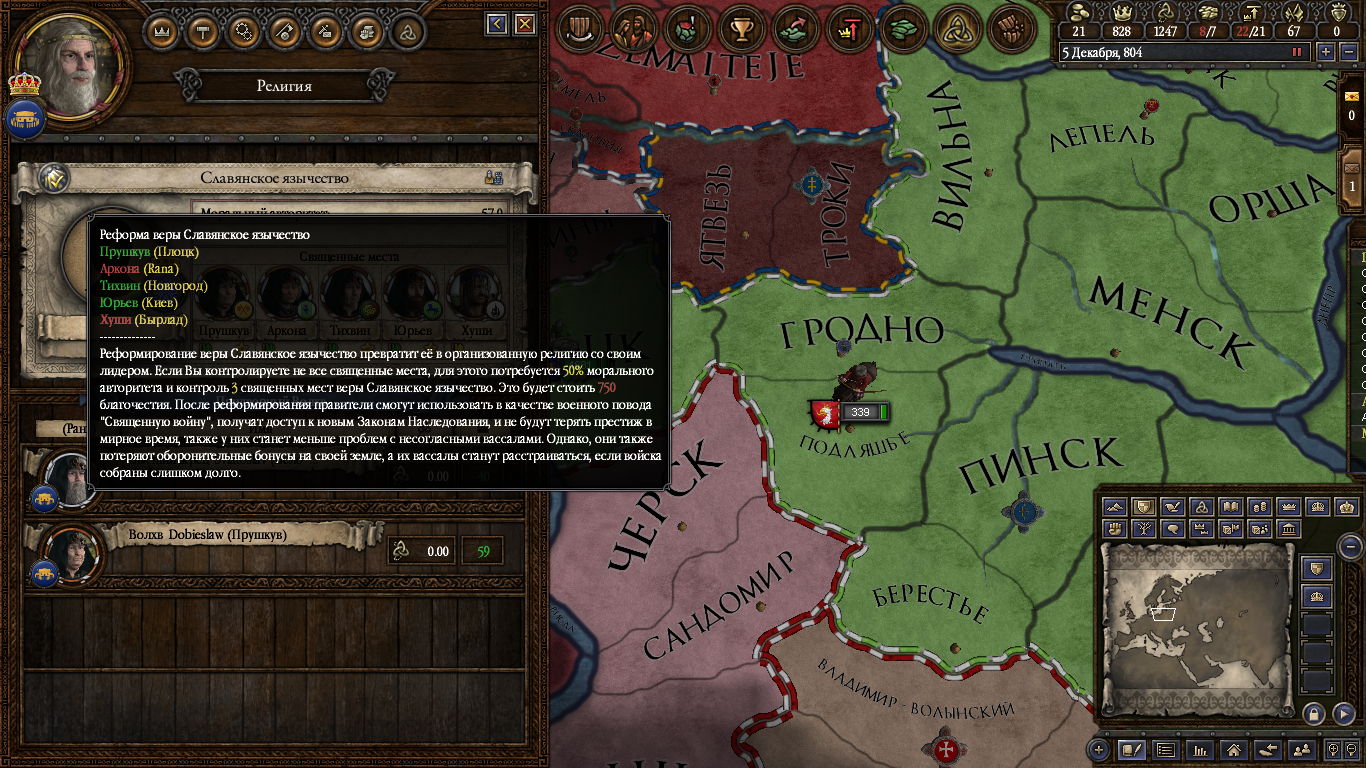Close the Religion panel with the X

[525, 24]
